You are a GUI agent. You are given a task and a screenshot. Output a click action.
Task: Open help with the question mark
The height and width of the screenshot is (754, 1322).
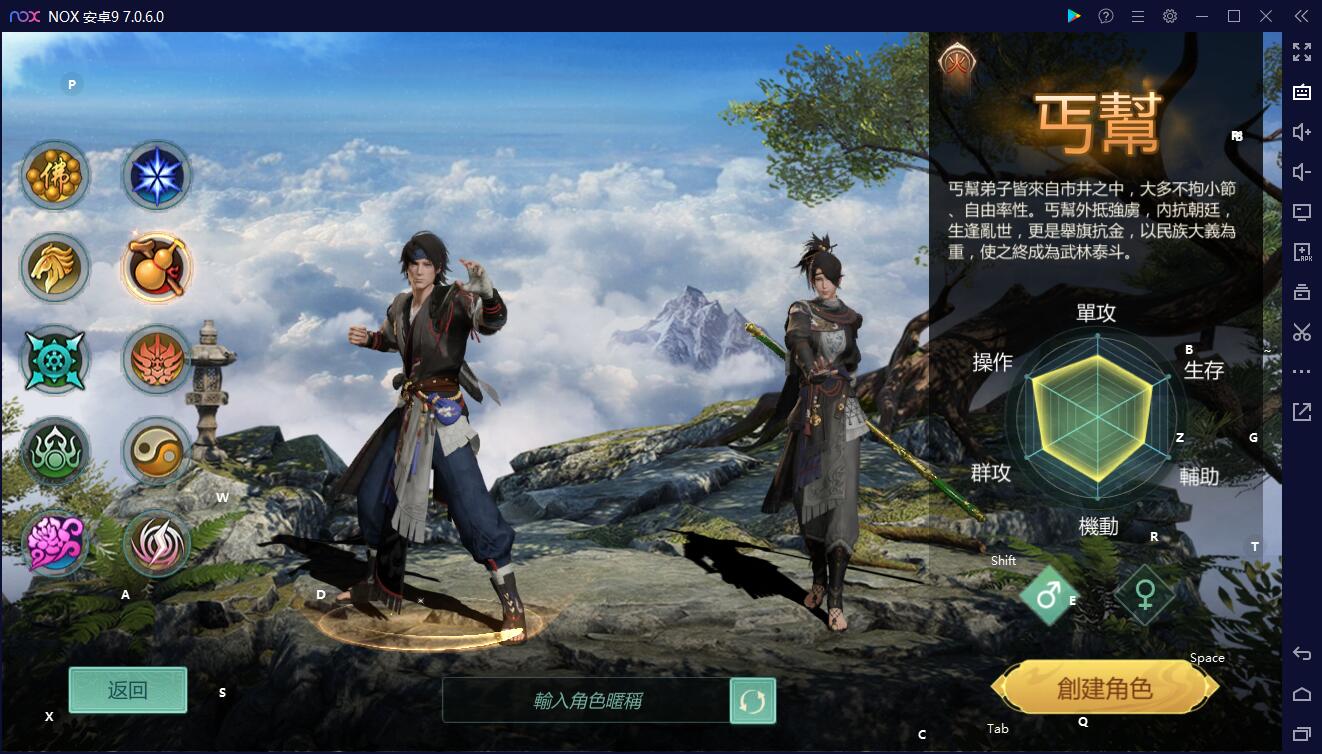point(1106,16)
